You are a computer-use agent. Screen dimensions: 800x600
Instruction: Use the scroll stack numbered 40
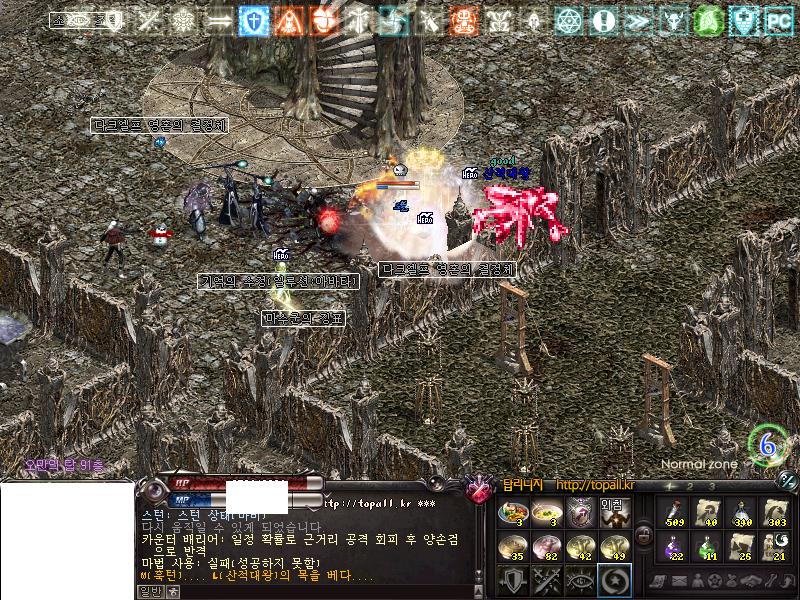tap(707, 512)
